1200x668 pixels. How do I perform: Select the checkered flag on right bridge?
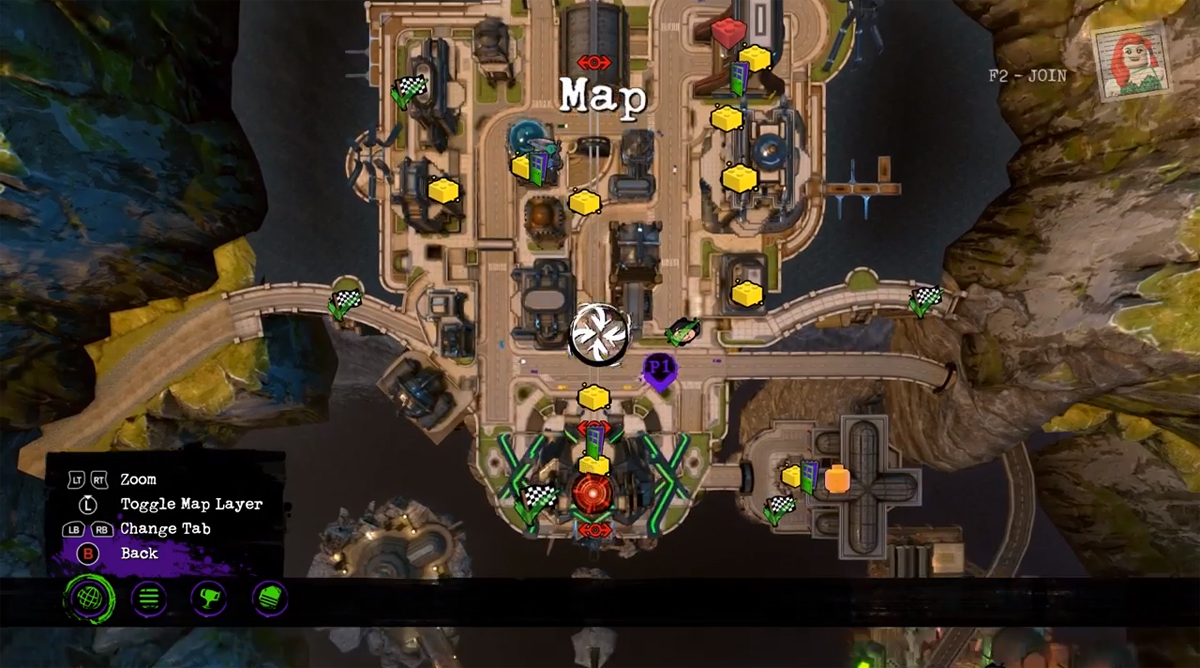point(925,299)
